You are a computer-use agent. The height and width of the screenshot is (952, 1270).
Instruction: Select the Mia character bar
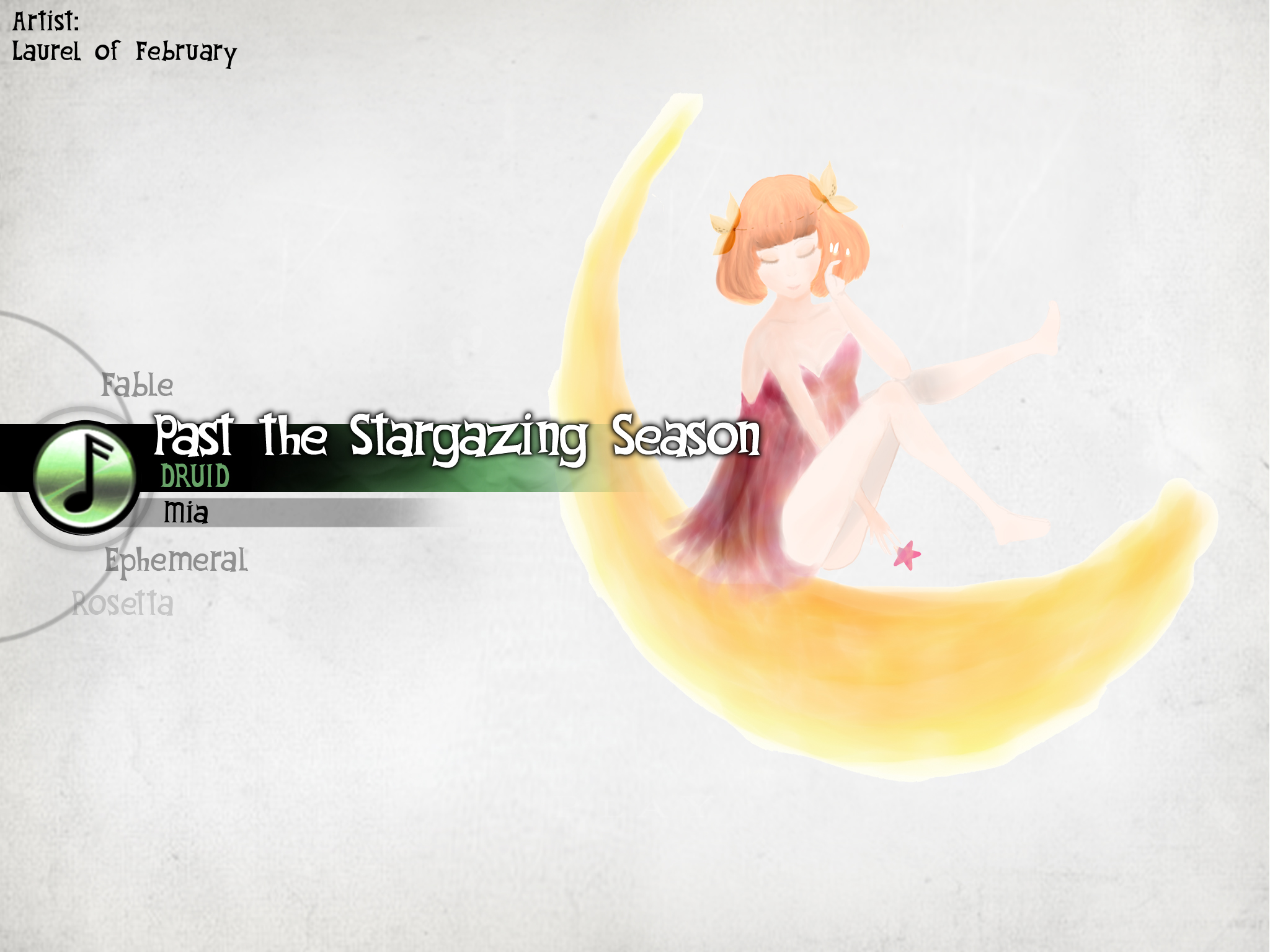(185, 513)
